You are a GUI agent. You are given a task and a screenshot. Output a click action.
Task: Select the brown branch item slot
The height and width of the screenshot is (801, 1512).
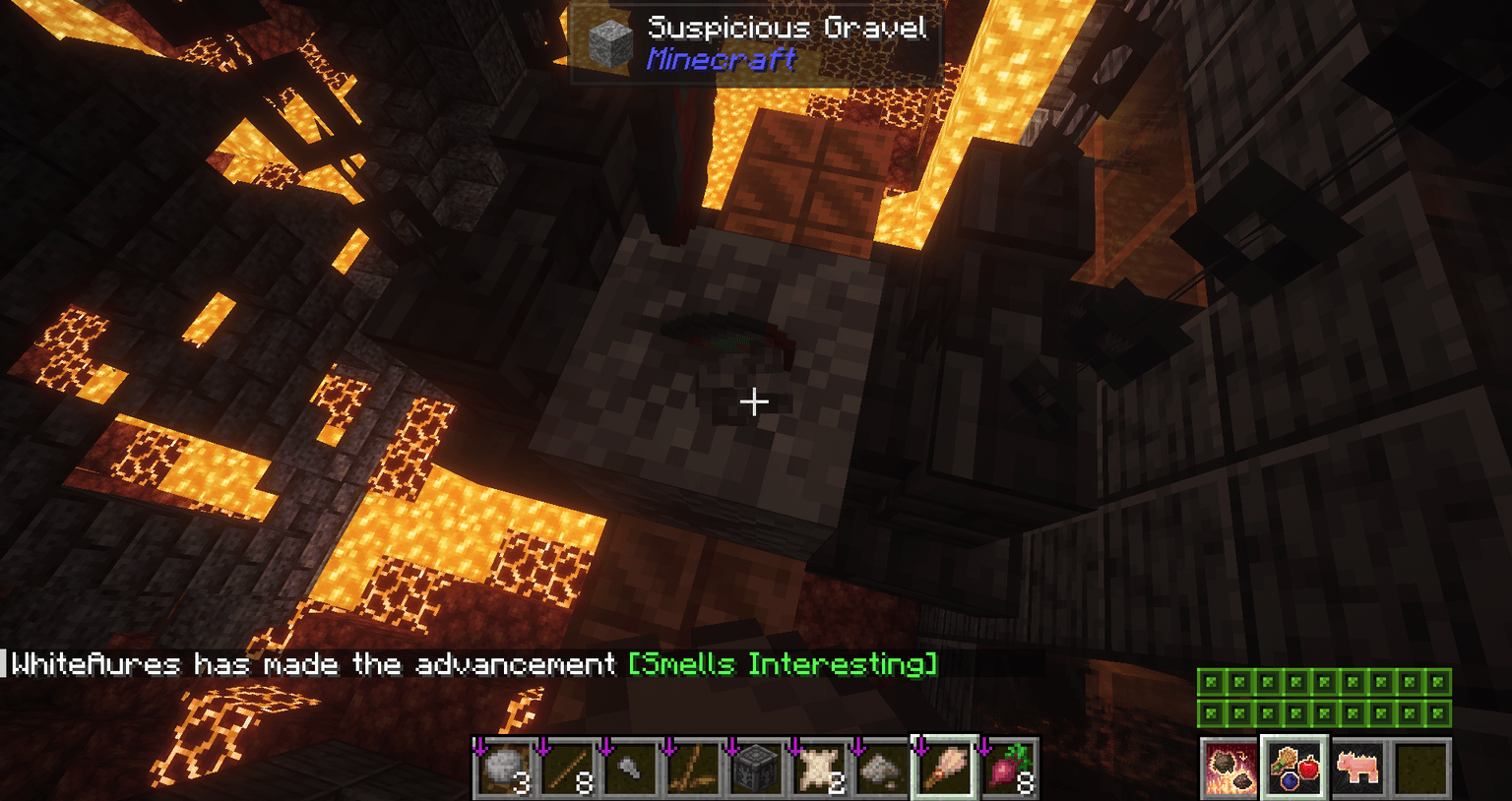pyautogui.click(x=693, y=767)
